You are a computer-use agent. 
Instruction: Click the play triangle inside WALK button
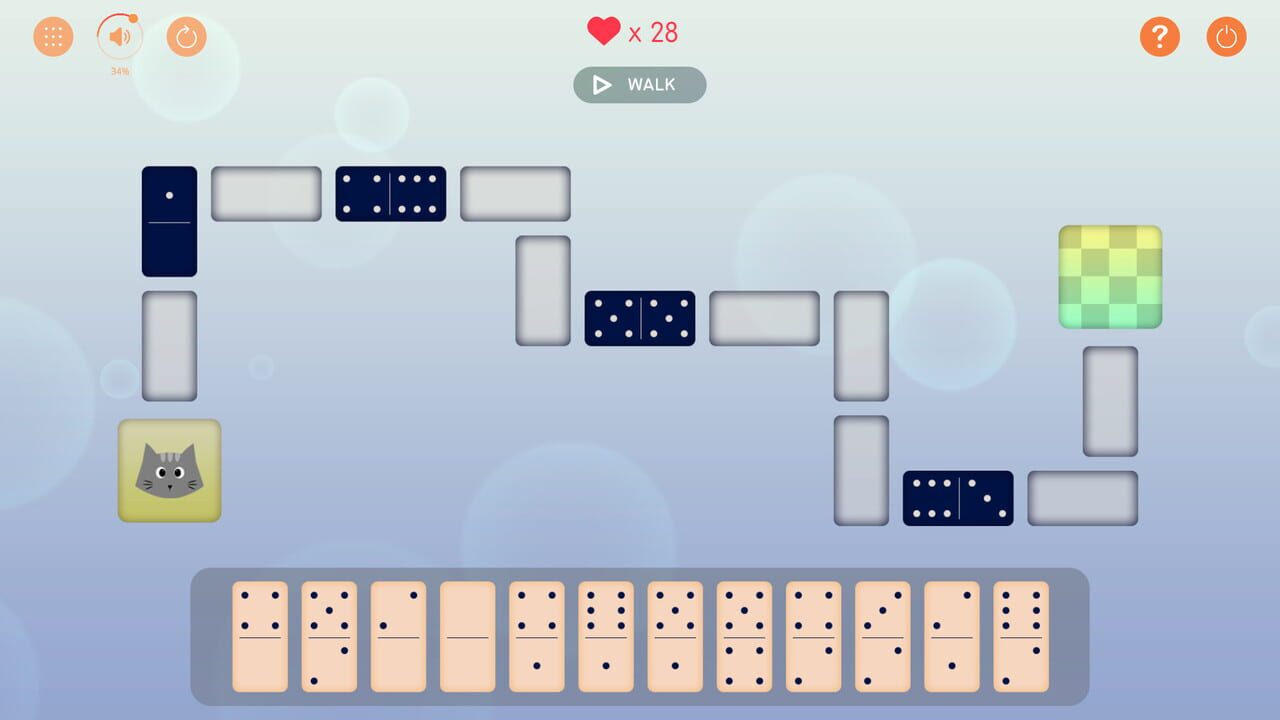click(x=601, y=85)
